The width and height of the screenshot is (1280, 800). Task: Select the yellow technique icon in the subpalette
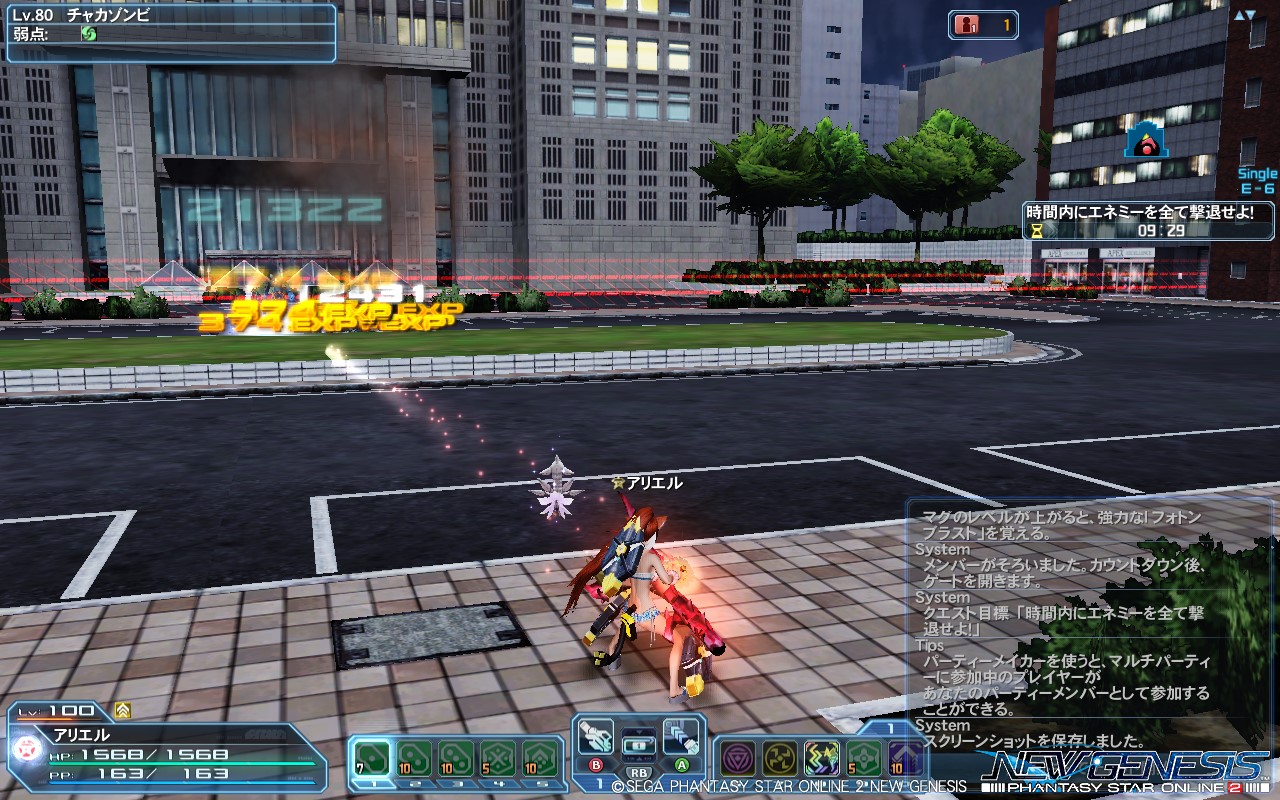[780, 757]
